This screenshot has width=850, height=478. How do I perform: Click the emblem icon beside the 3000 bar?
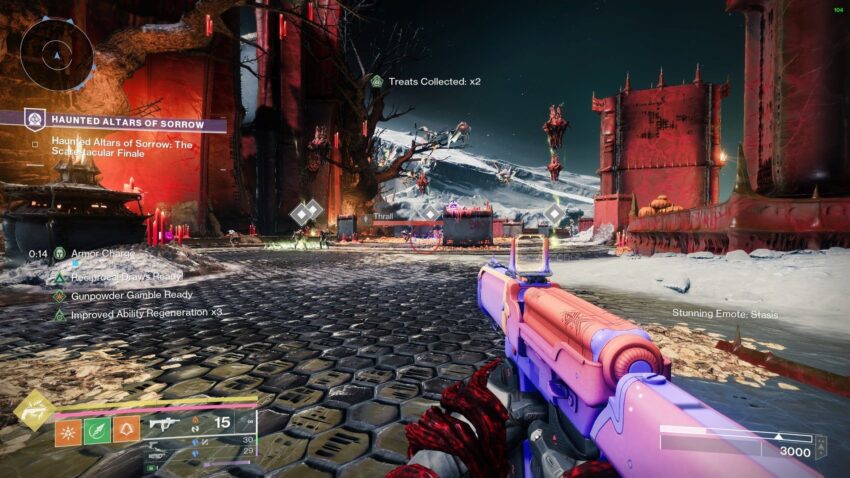pyautogui.click(x=820, y=445)
